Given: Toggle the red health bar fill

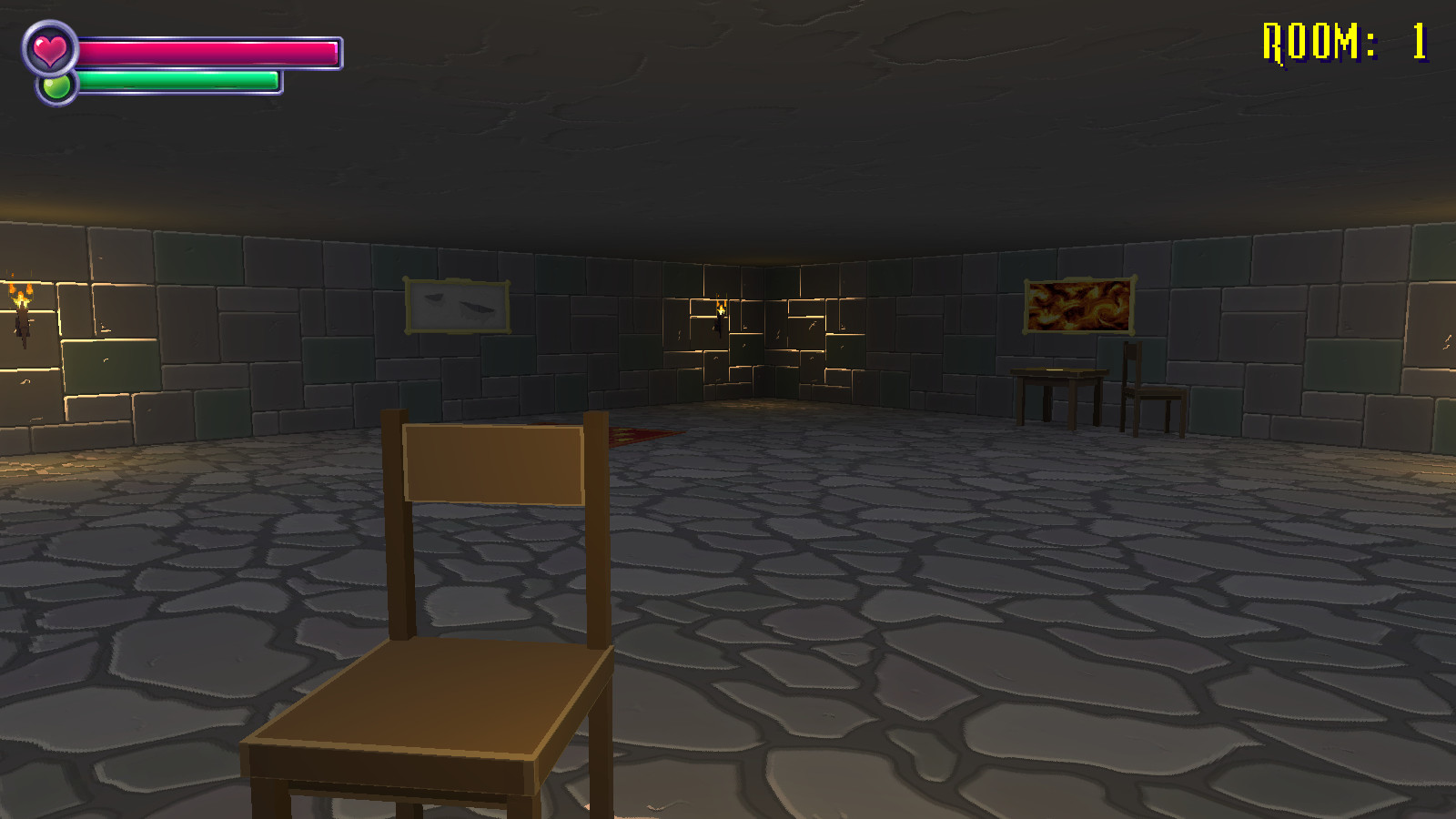Looking at the screenshot, I should pos(209,52).
